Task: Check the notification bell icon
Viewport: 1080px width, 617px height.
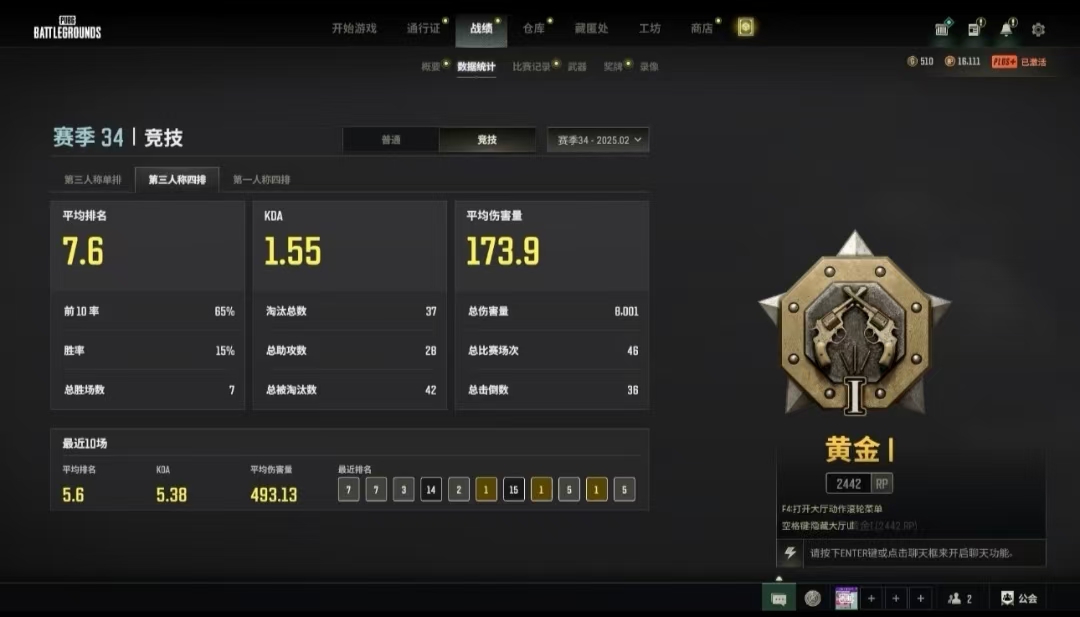Action: click(x=1006, y=29)
